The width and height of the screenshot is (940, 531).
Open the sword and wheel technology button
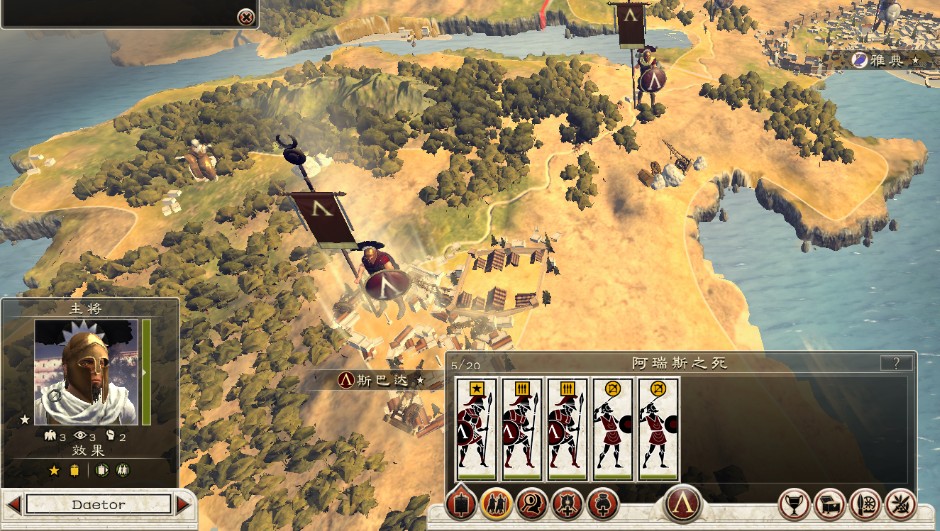(865, 504)
